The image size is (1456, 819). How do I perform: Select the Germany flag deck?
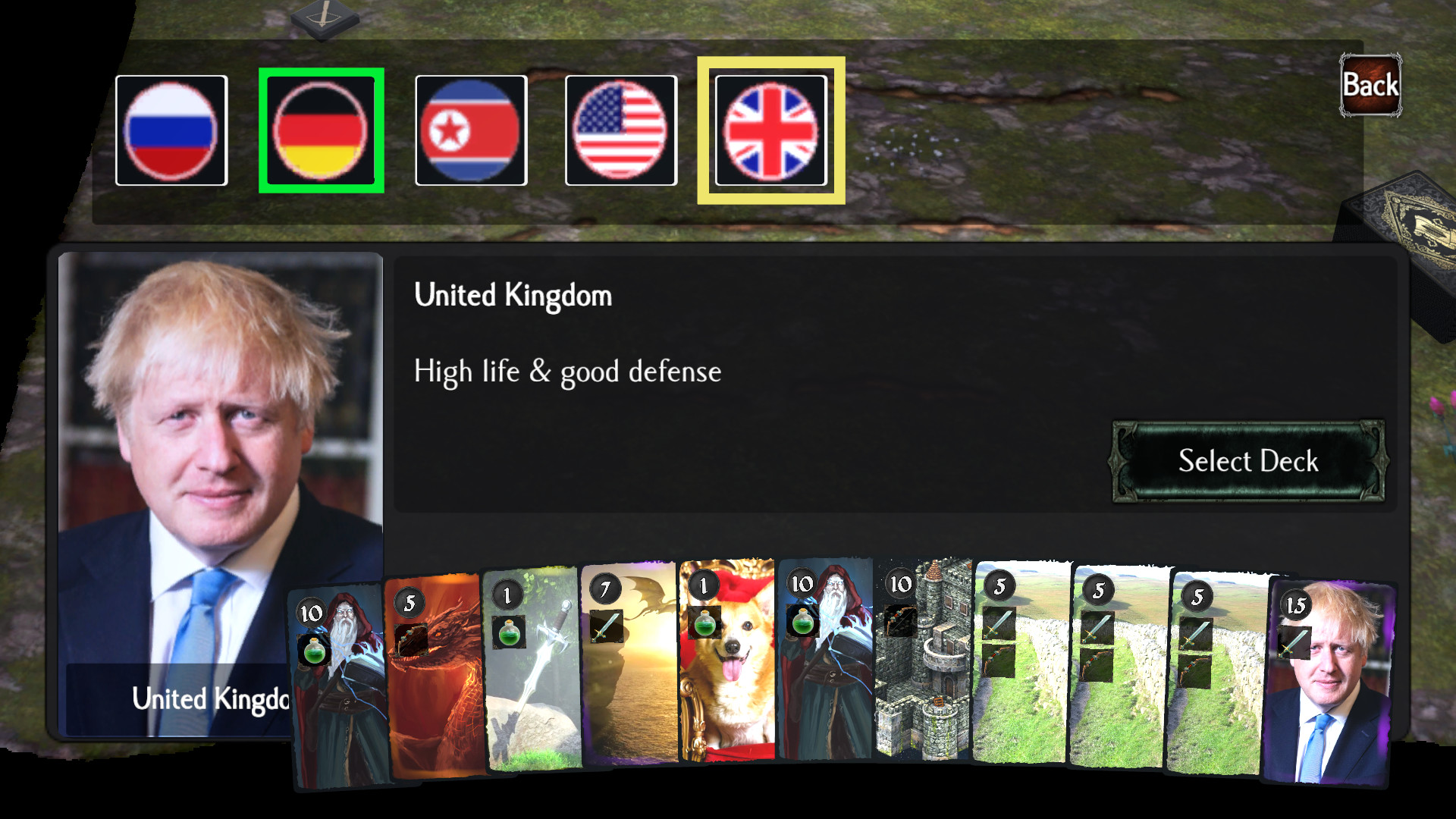pos(322,129)
